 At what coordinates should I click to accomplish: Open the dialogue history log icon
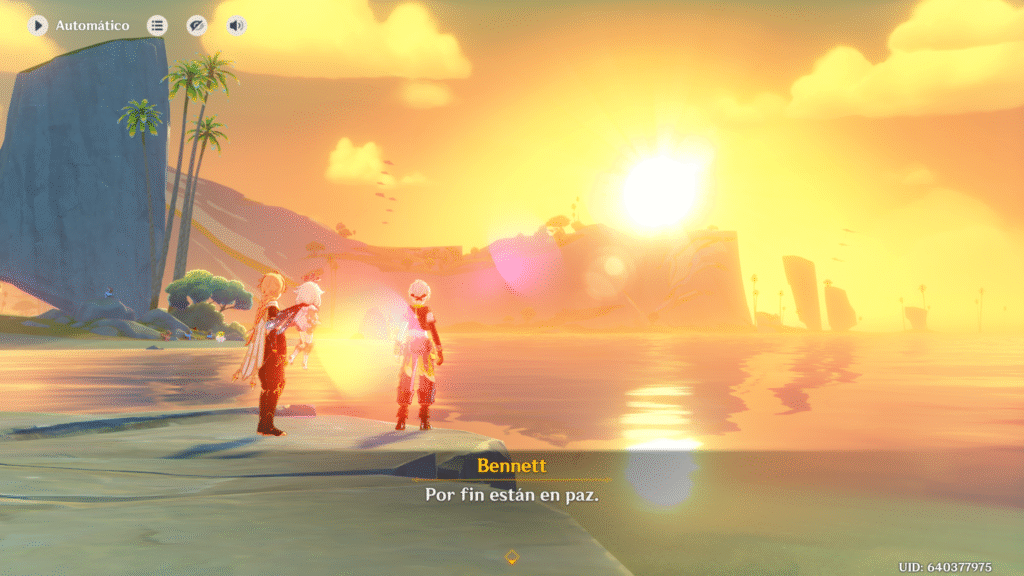[x=157, y=25]
